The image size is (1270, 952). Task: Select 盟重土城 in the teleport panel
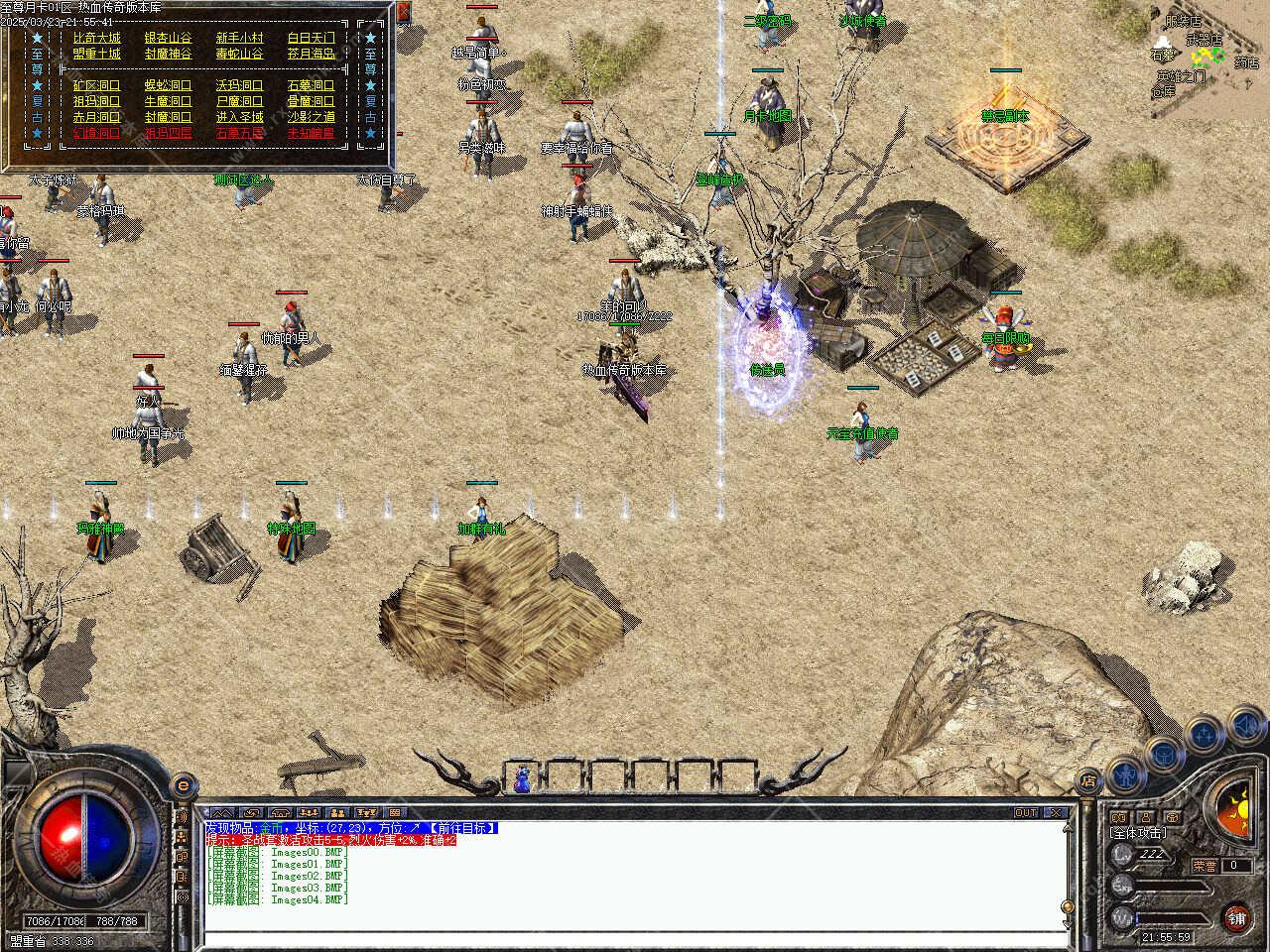point(96,54)
